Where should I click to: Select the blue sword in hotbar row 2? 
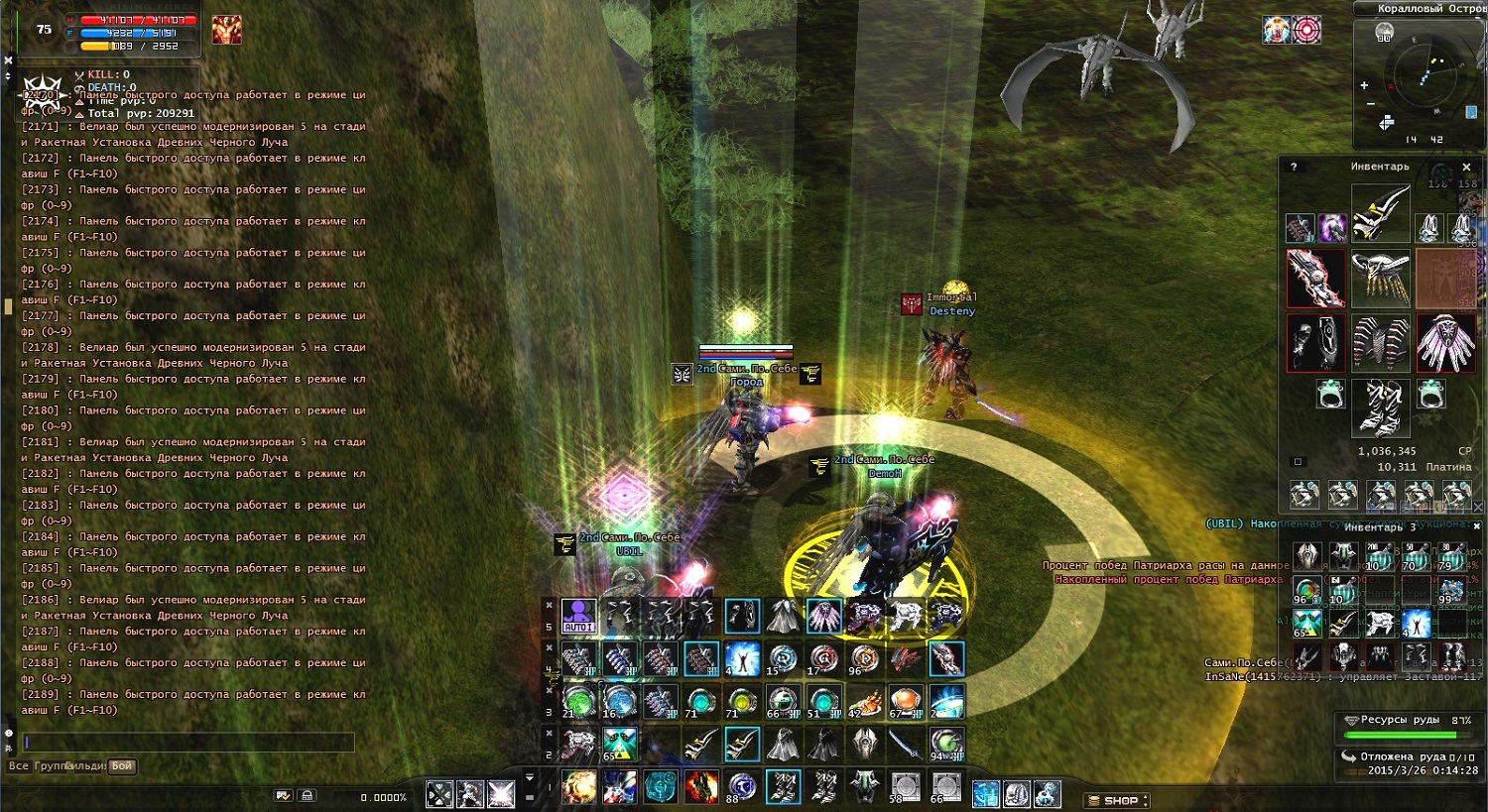pos(904,744)
